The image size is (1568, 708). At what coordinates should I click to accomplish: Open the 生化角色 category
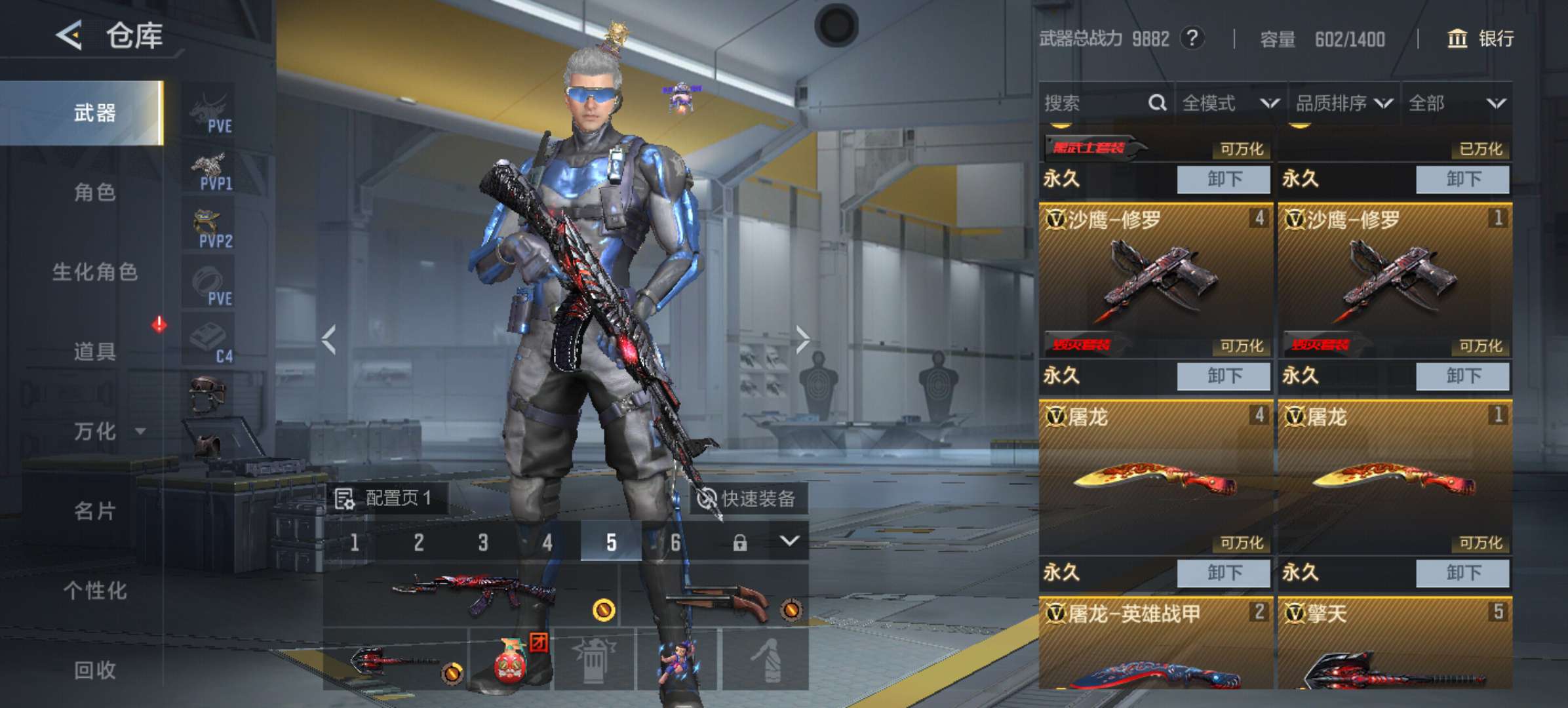(95, 272)
